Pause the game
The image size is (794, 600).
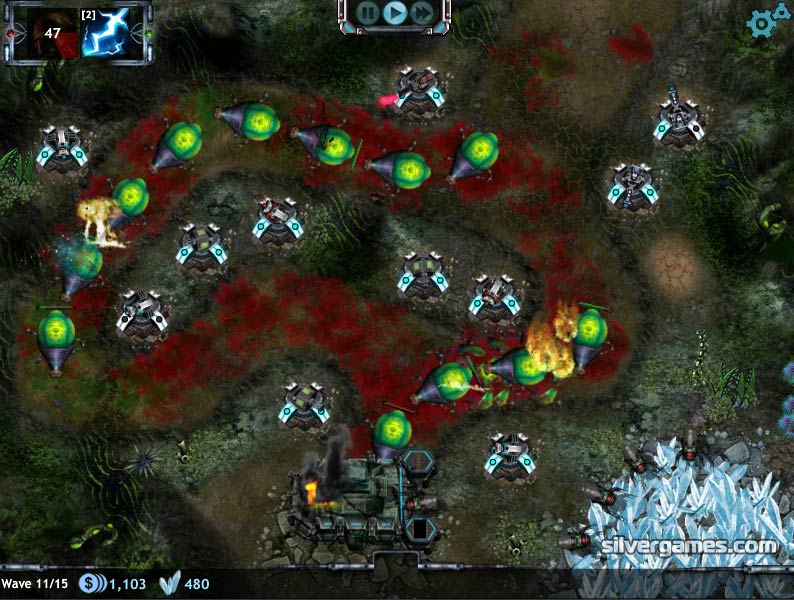368,13
